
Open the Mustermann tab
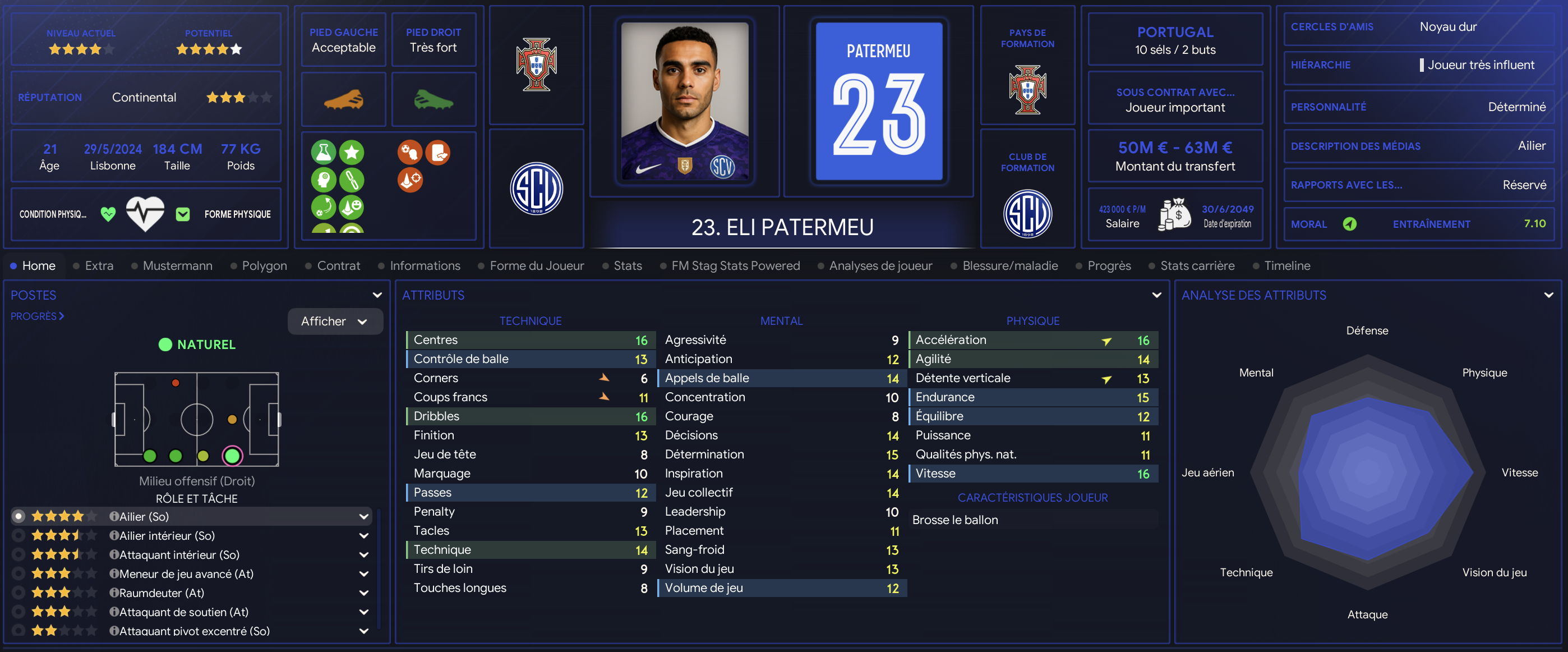pyautogui.click(x=177, y=266)
